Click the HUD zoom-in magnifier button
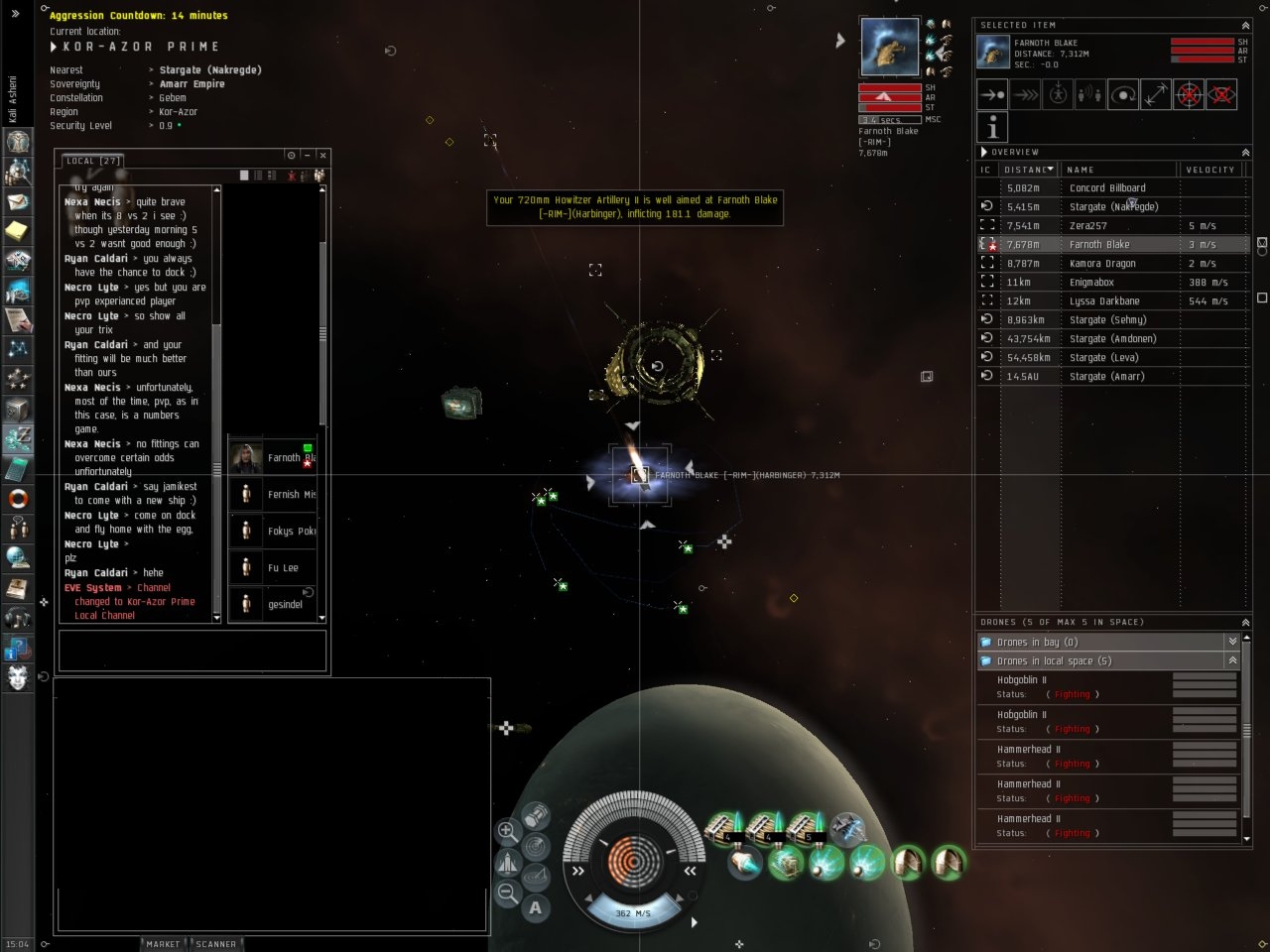 pos(507,831)
